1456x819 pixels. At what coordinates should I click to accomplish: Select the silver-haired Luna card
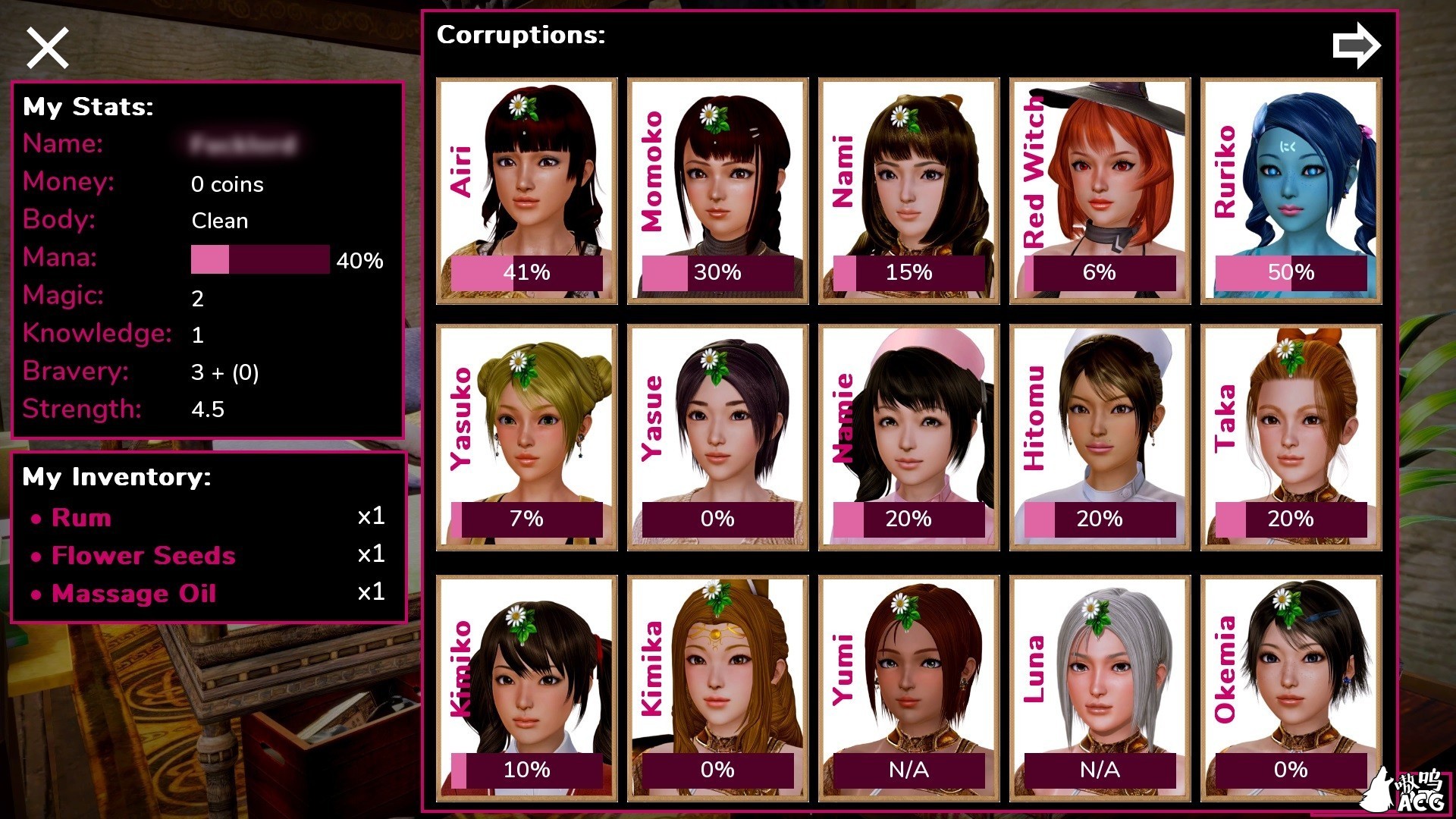1100,688
